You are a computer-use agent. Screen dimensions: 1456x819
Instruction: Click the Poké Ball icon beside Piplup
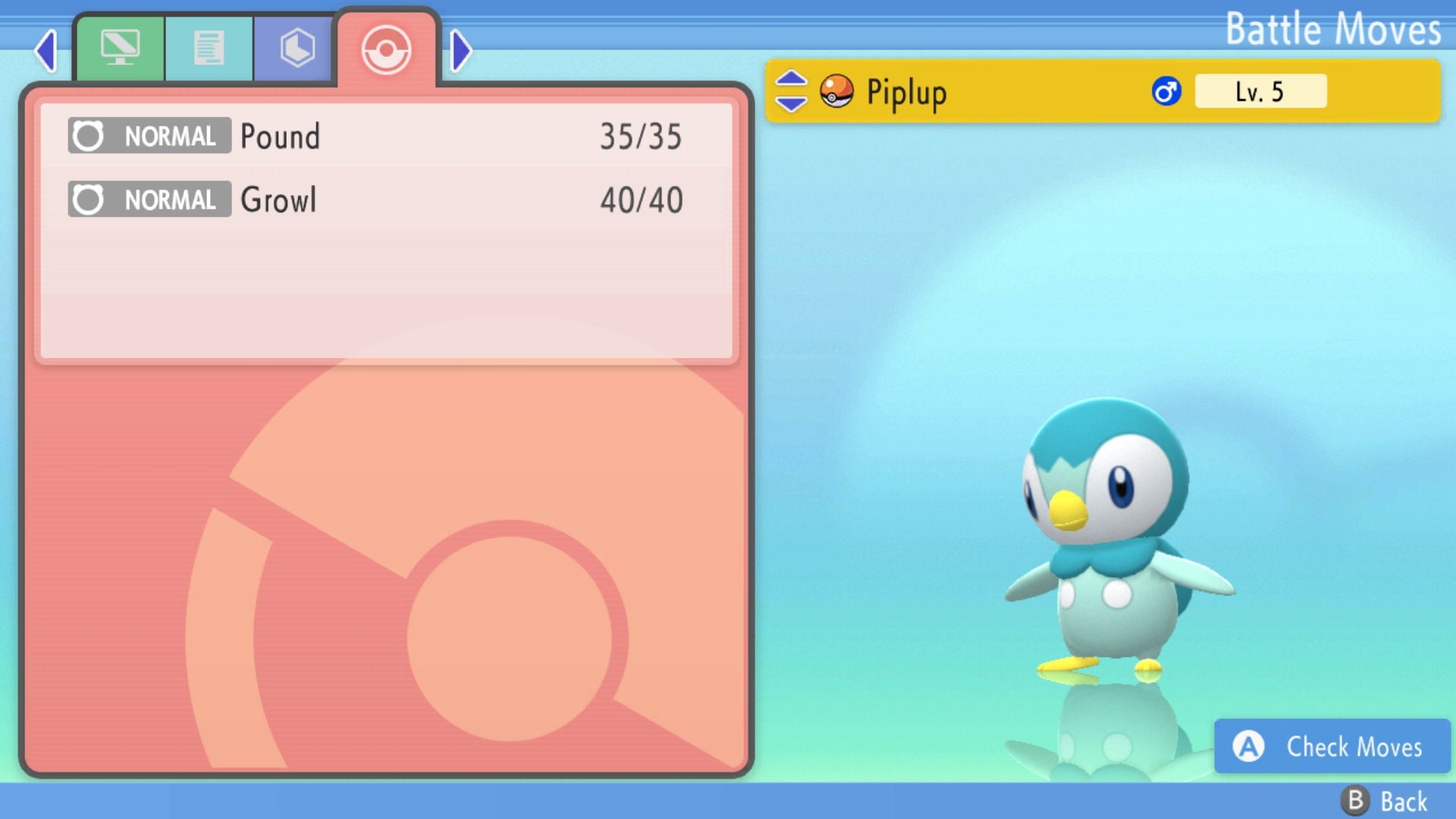838,92
